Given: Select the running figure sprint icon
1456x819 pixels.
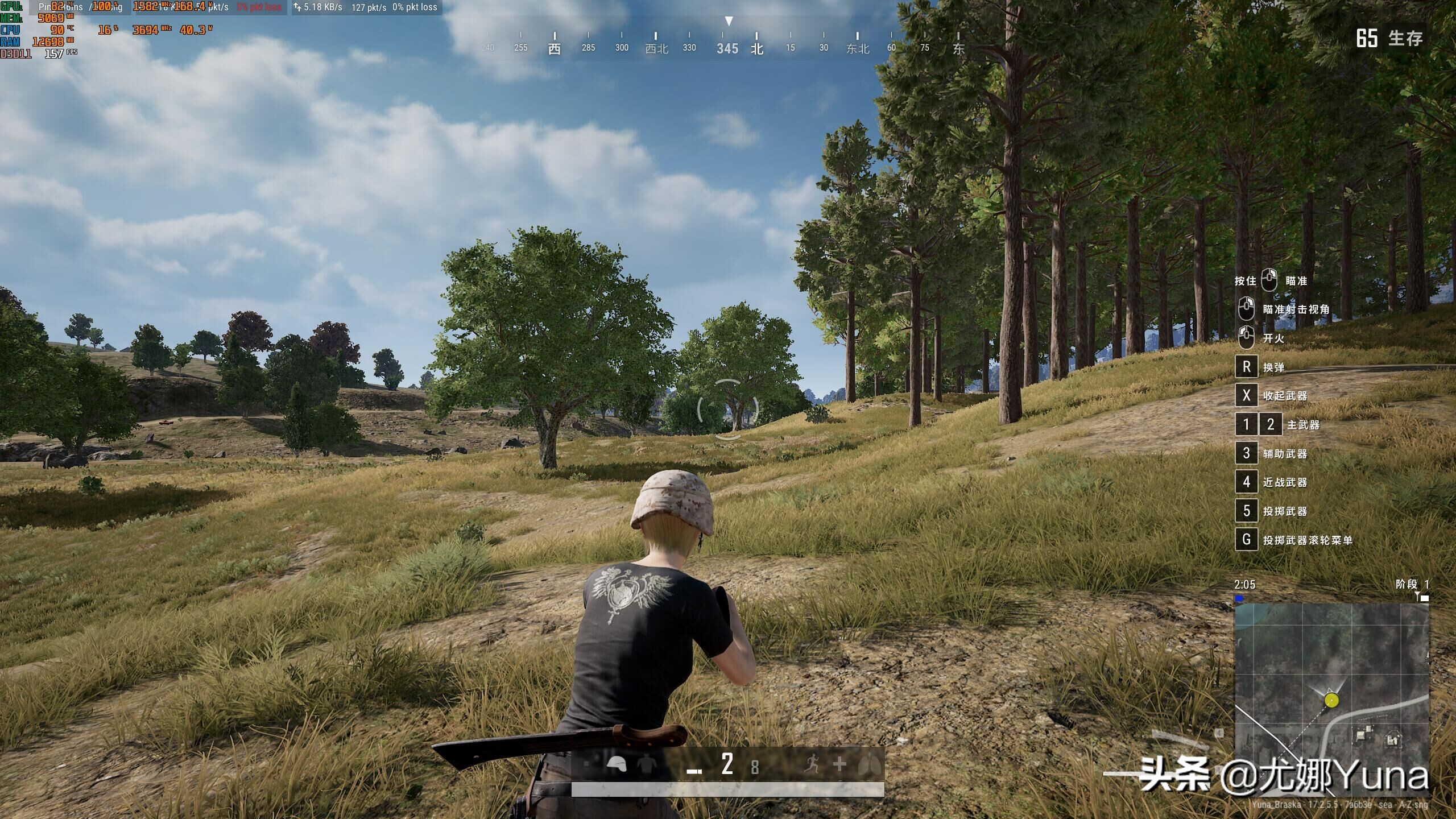Looking at the screenshot, I should (x=812, y=764).
